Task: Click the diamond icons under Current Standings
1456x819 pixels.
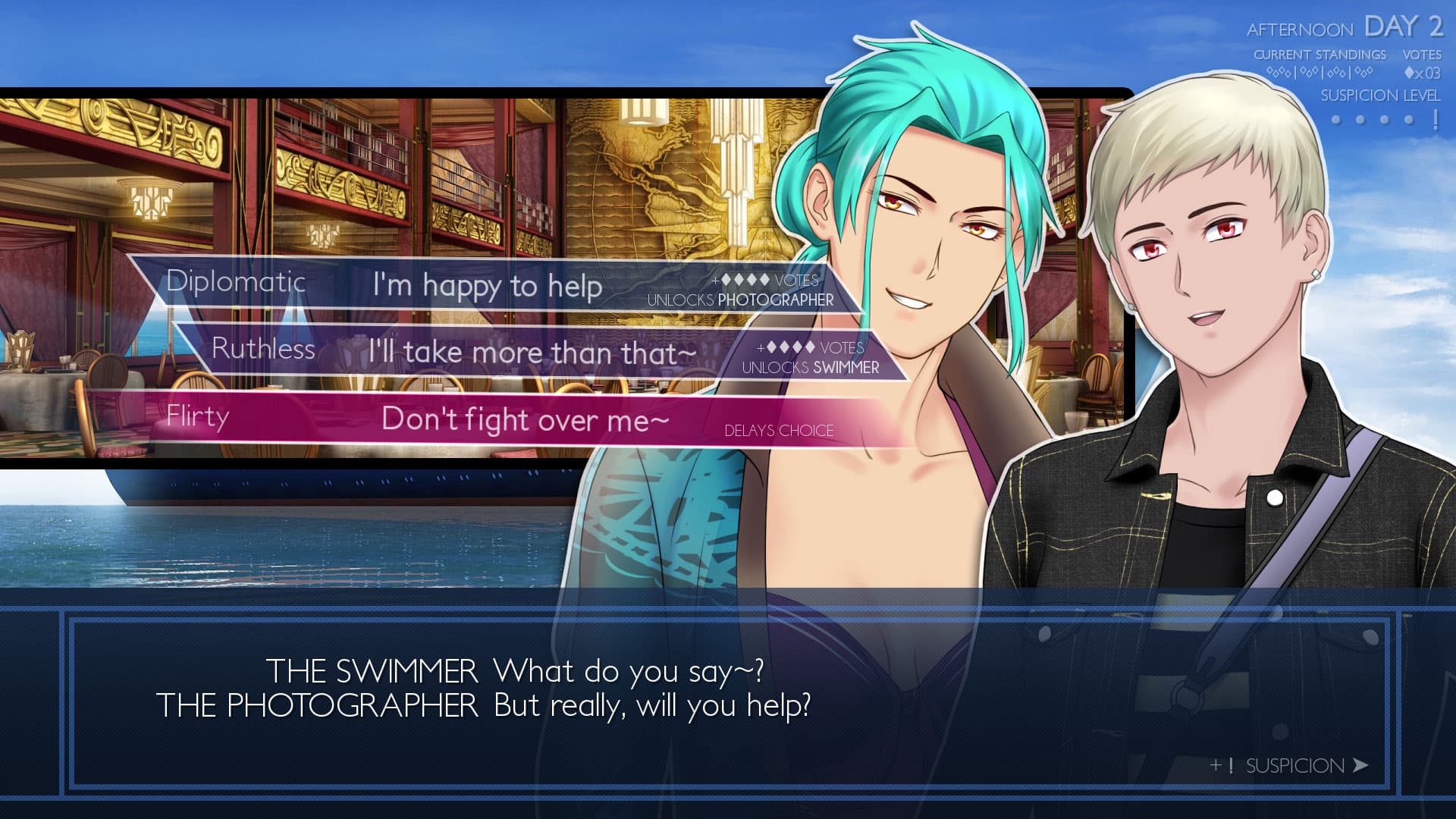Action: (x=1323, y=72)
